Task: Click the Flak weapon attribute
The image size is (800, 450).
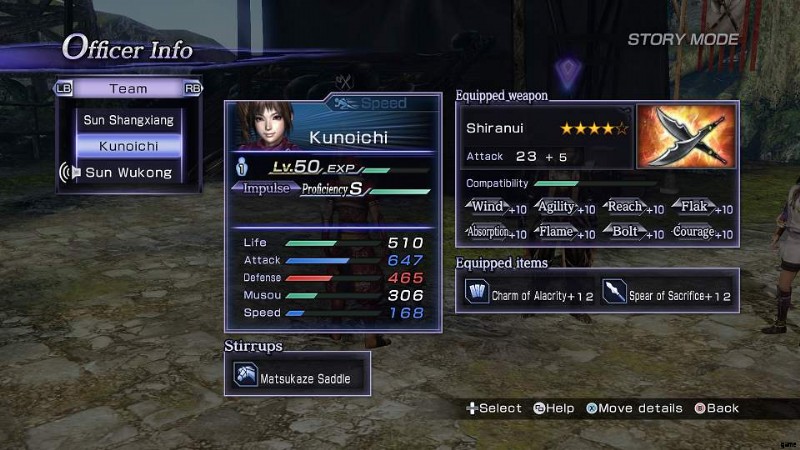Action: pyautogui.click(x=703, y=208)
